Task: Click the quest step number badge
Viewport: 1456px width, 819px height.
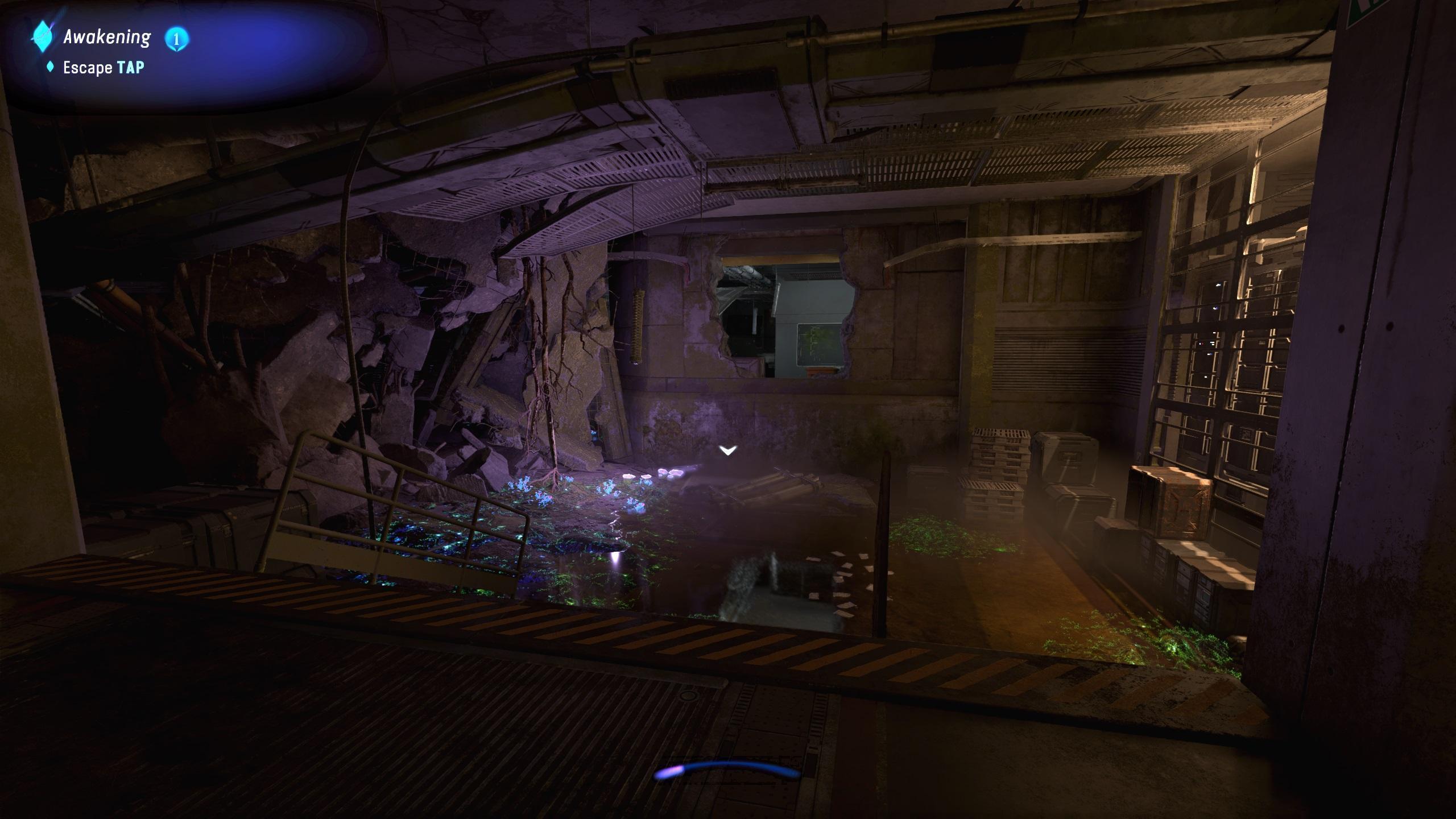Action: click(176, 39)
